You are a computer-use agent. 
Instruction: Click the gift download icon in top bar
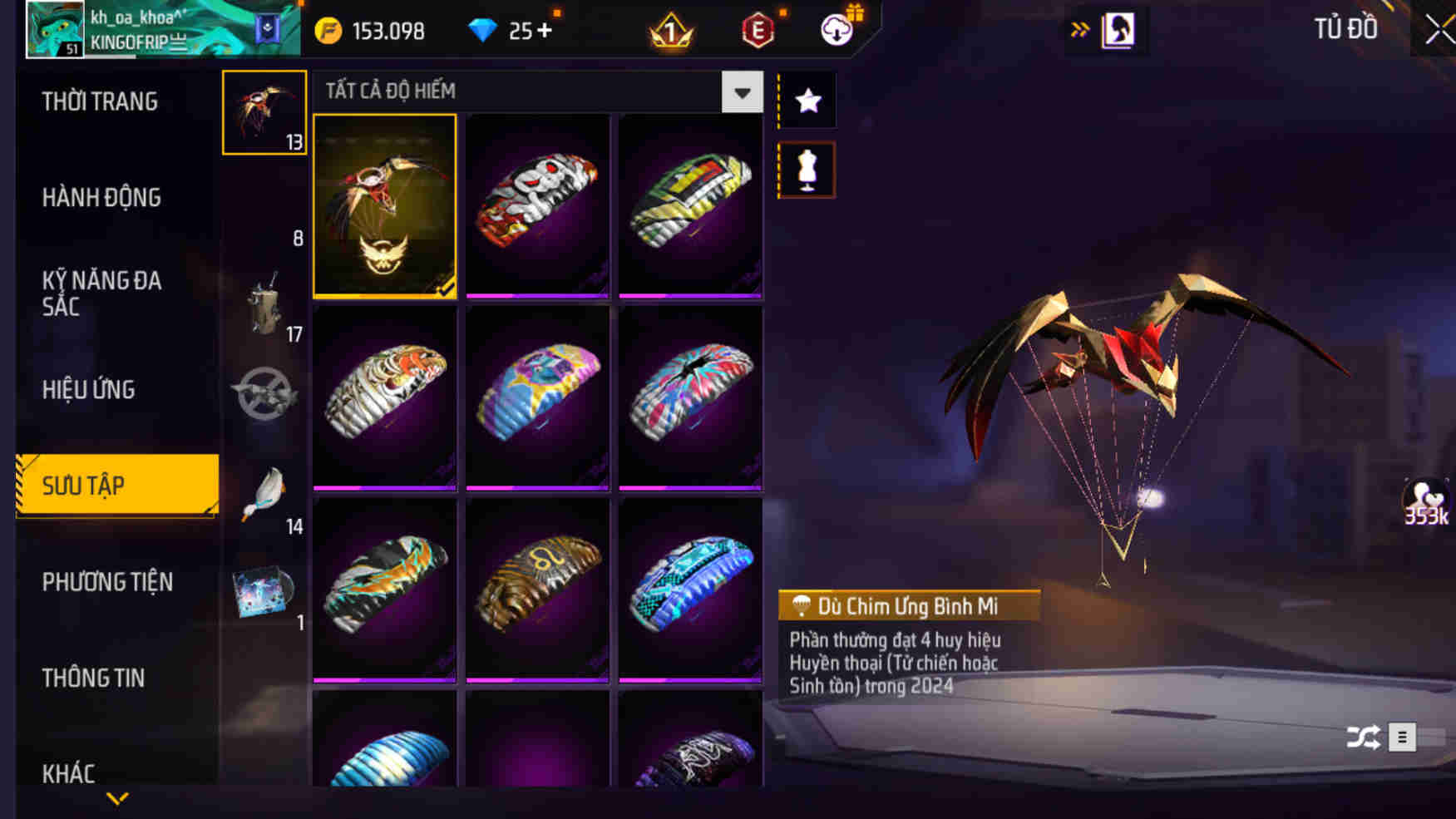click(837, 29)
